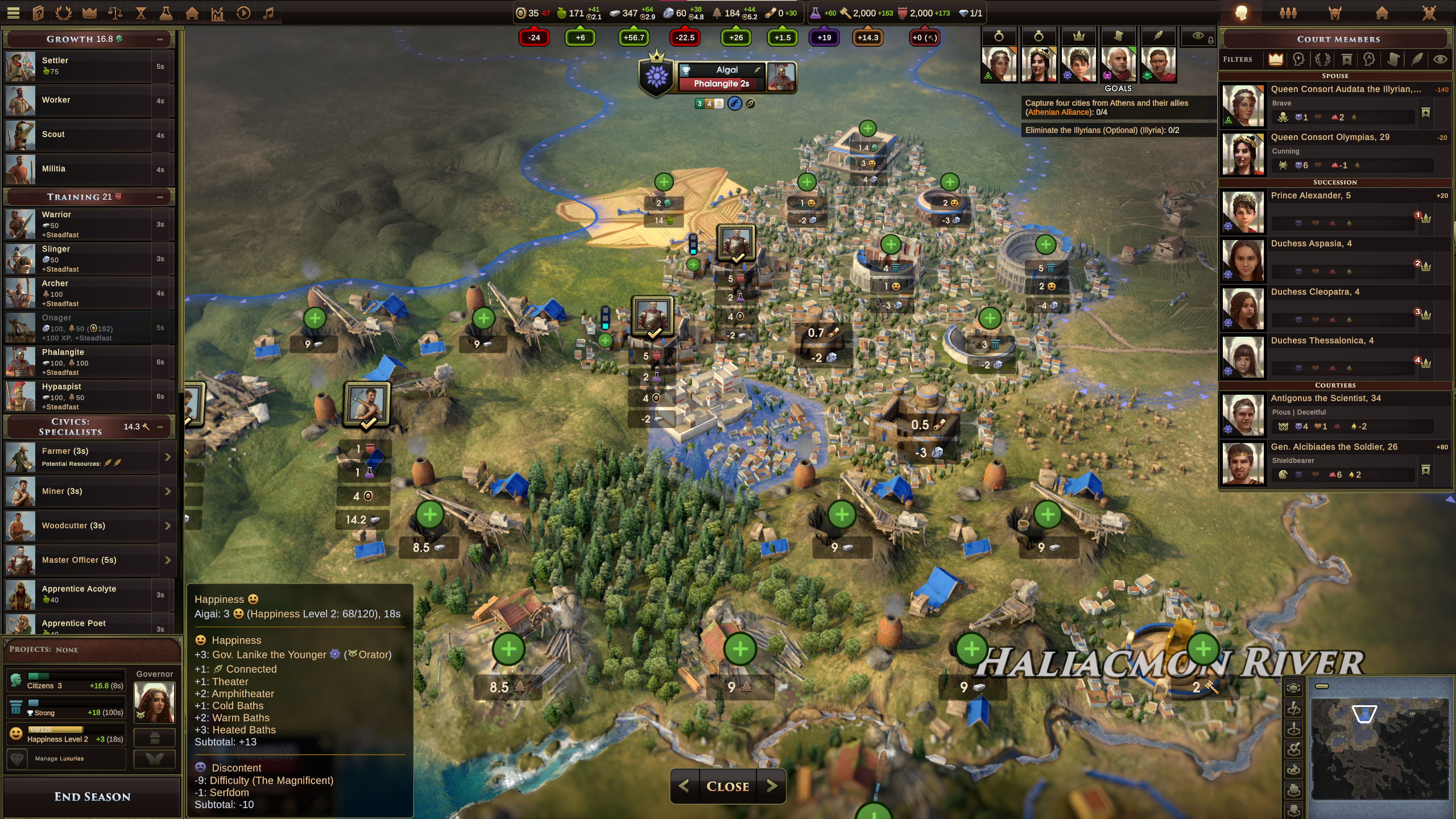Open the Aigai city name banner

point(726,70)
